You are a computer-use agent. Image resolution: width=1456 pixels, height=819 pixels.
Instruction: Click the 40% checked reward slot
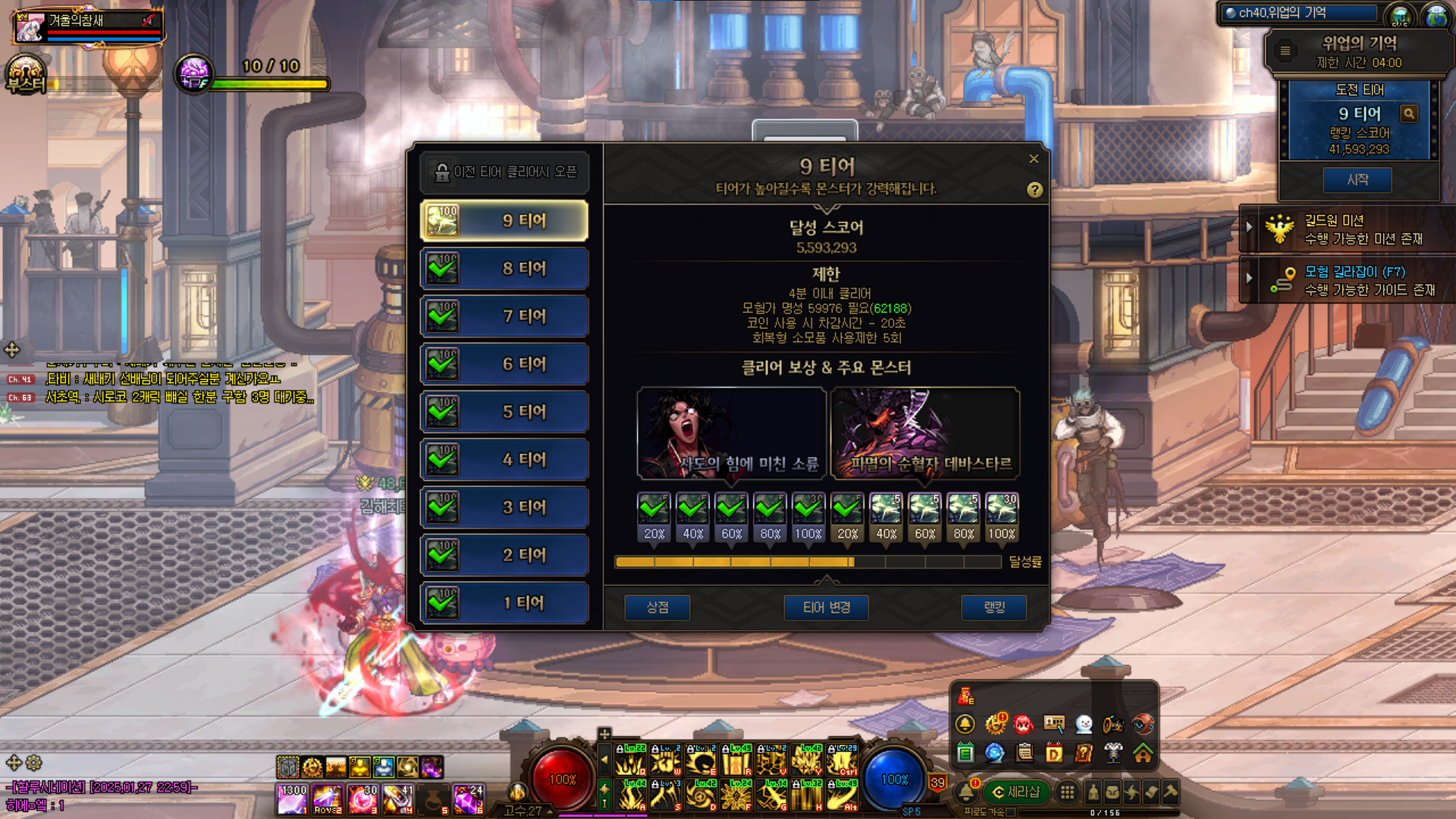(x=692, y=510)
